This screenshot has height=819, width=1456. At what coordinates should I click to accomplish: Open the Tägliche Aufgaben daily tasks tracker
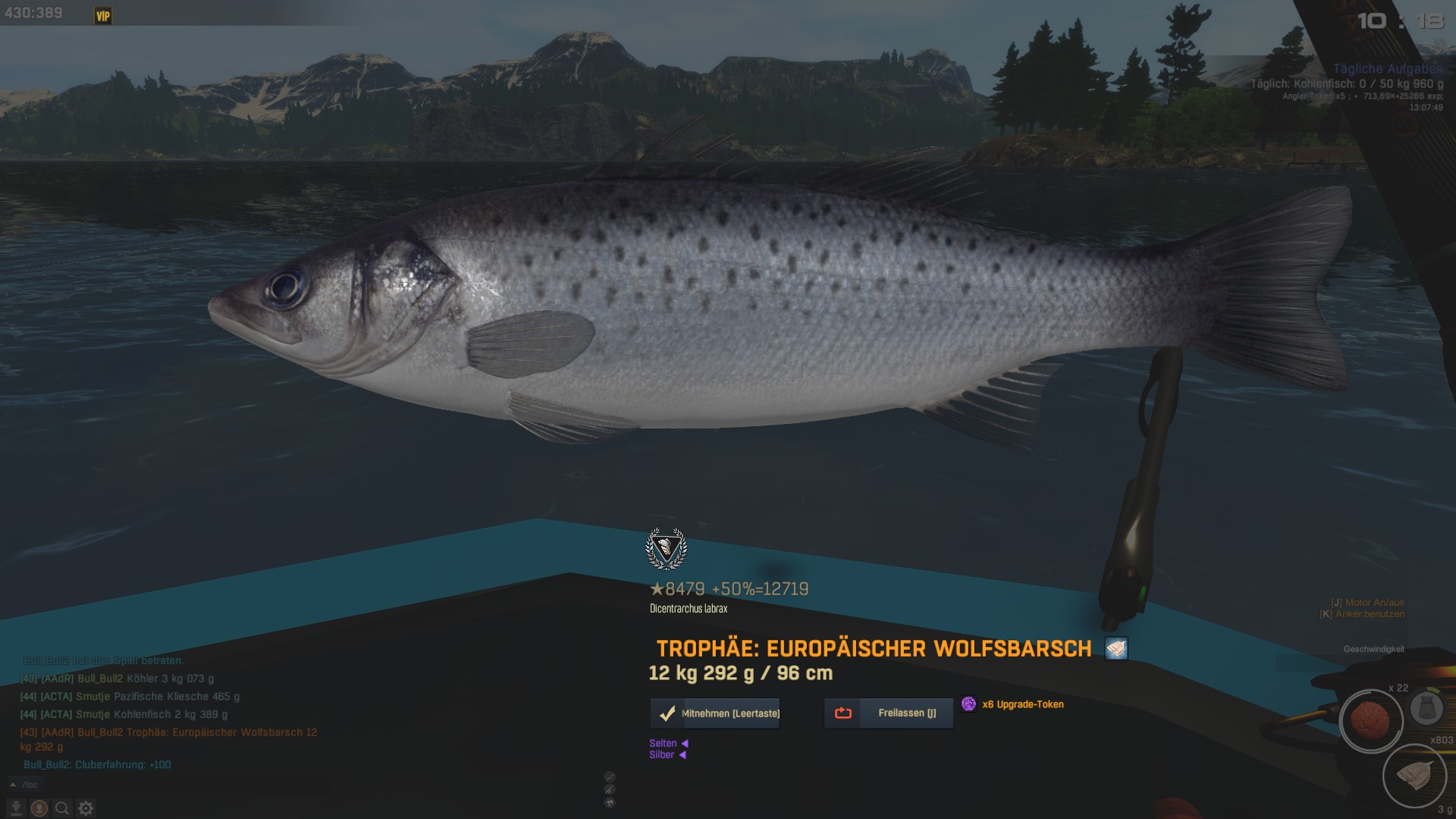point(1387,69)
